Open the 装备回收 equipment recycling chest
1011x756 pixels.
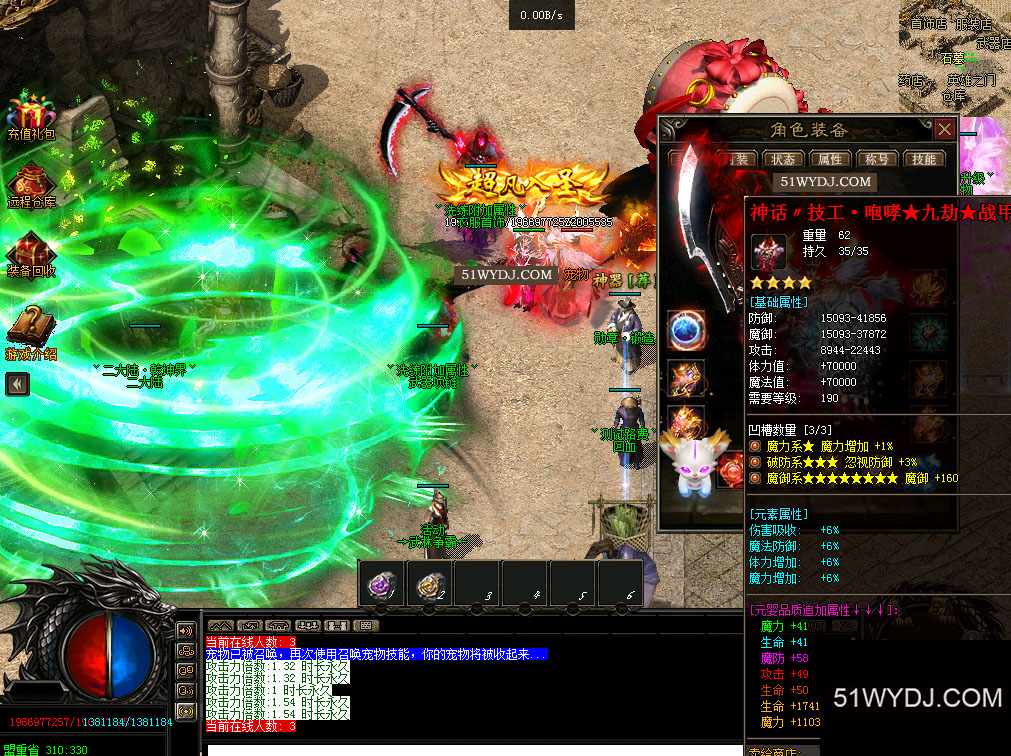point(32,254)
